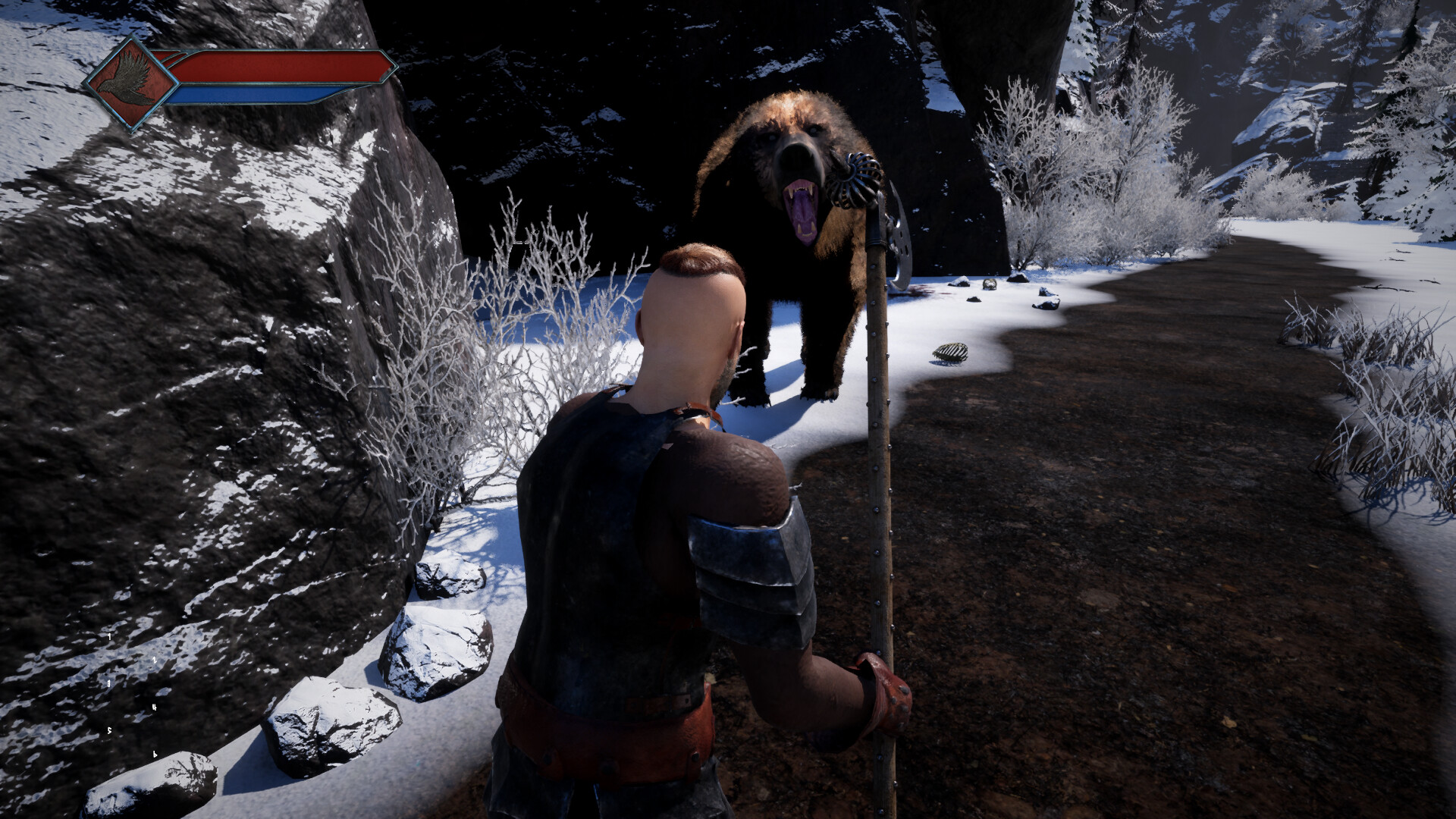Select hotbar slot 1

[109, 636]
